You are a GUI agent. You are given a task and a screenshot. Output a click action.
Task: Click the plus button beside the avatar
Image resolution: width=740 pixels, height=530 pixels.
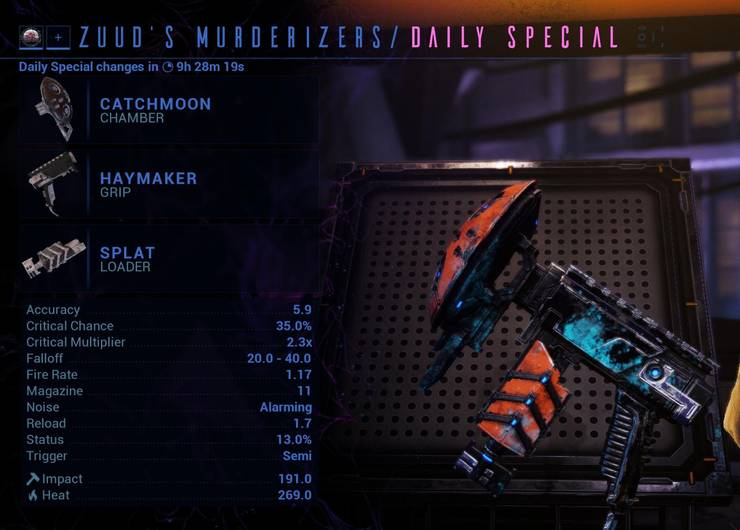(x=57, y=38)
